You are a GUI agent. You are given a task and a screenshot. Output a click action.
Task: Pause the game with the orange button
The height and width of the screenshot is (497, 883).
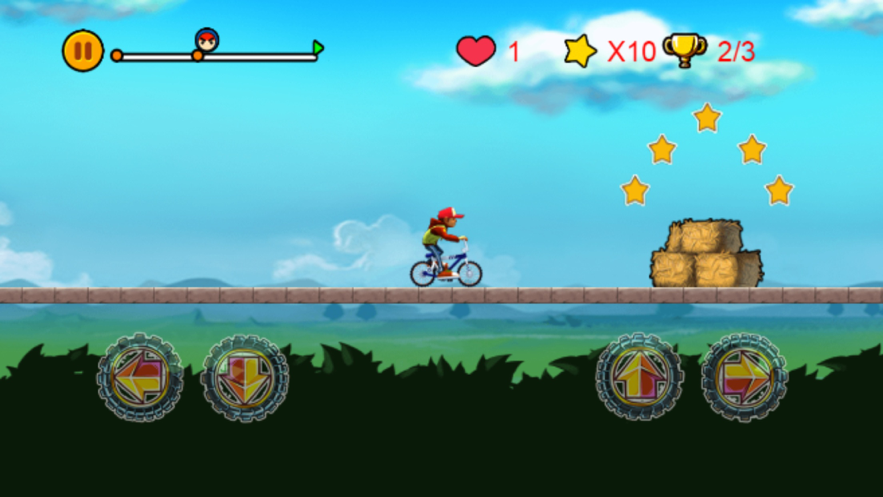pyautogui.click(x=83, y=51)
